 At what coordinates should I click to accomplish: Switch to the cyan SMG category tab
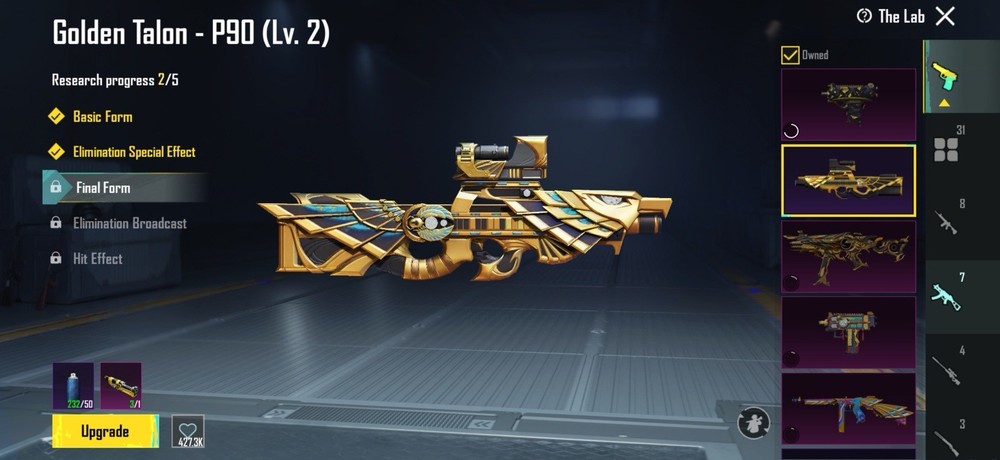click(946, 291)
